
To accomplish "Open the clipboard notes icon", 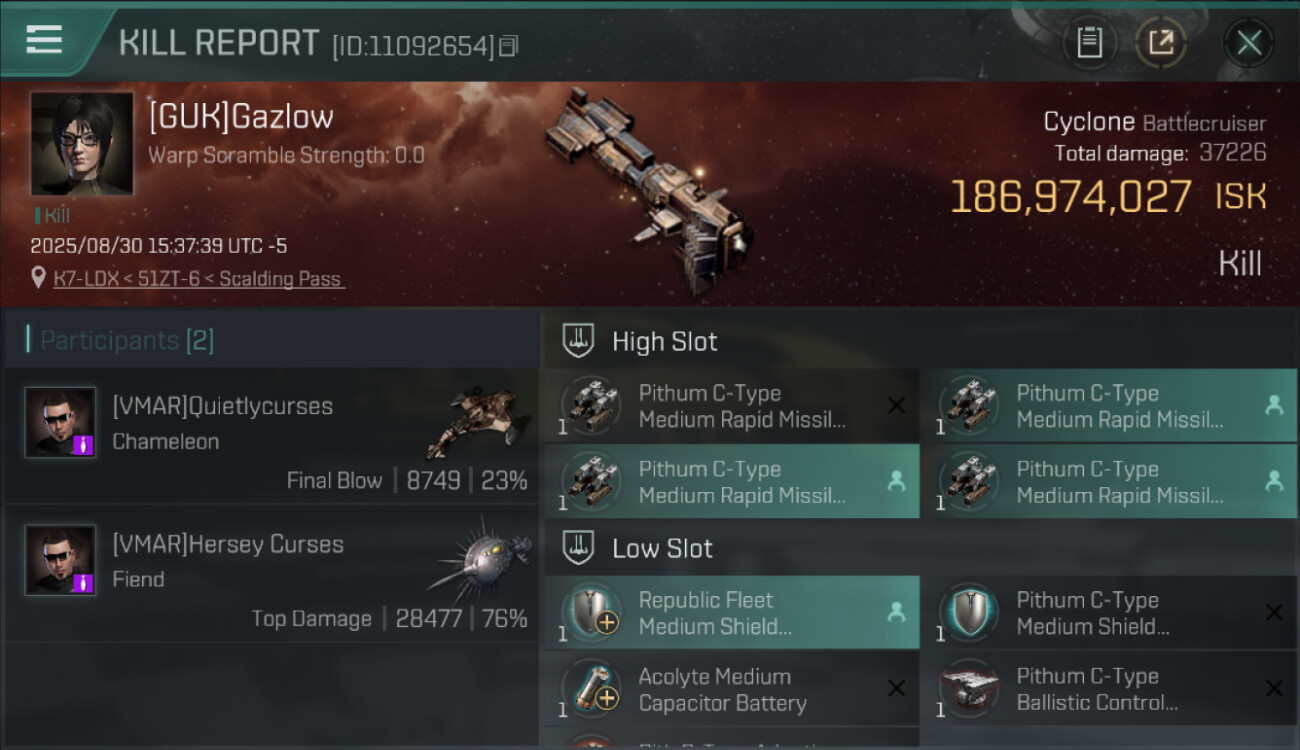I will point(1089,43).
